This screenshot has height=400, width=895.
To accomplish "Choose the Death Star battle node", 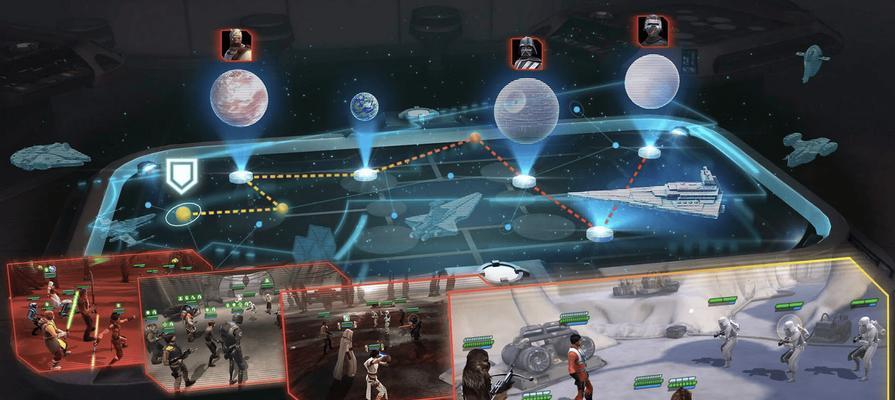I will (x=527, y=112).
